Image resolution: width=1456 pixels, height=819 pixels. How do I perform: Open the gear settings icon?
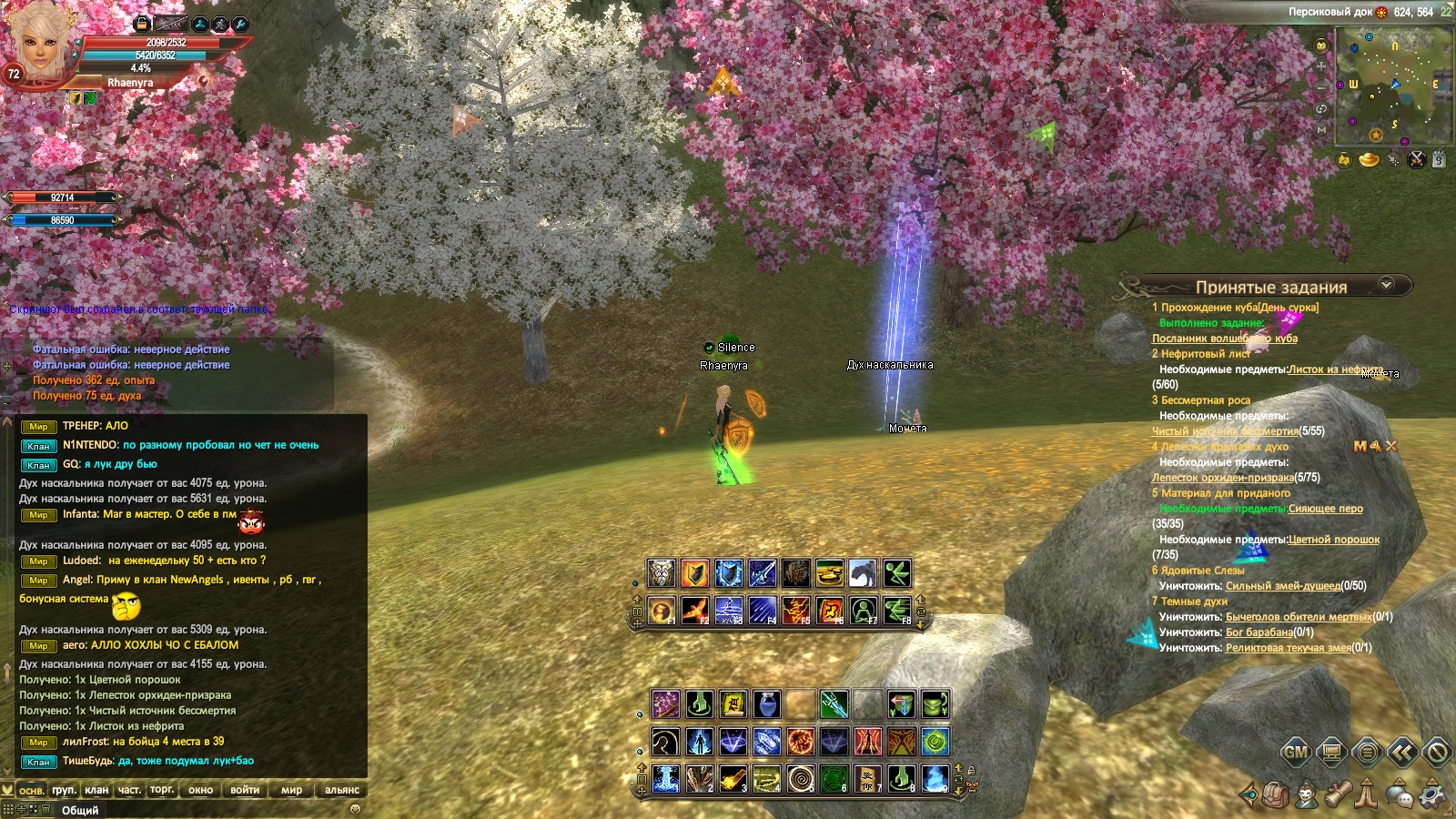[1431, 794]
